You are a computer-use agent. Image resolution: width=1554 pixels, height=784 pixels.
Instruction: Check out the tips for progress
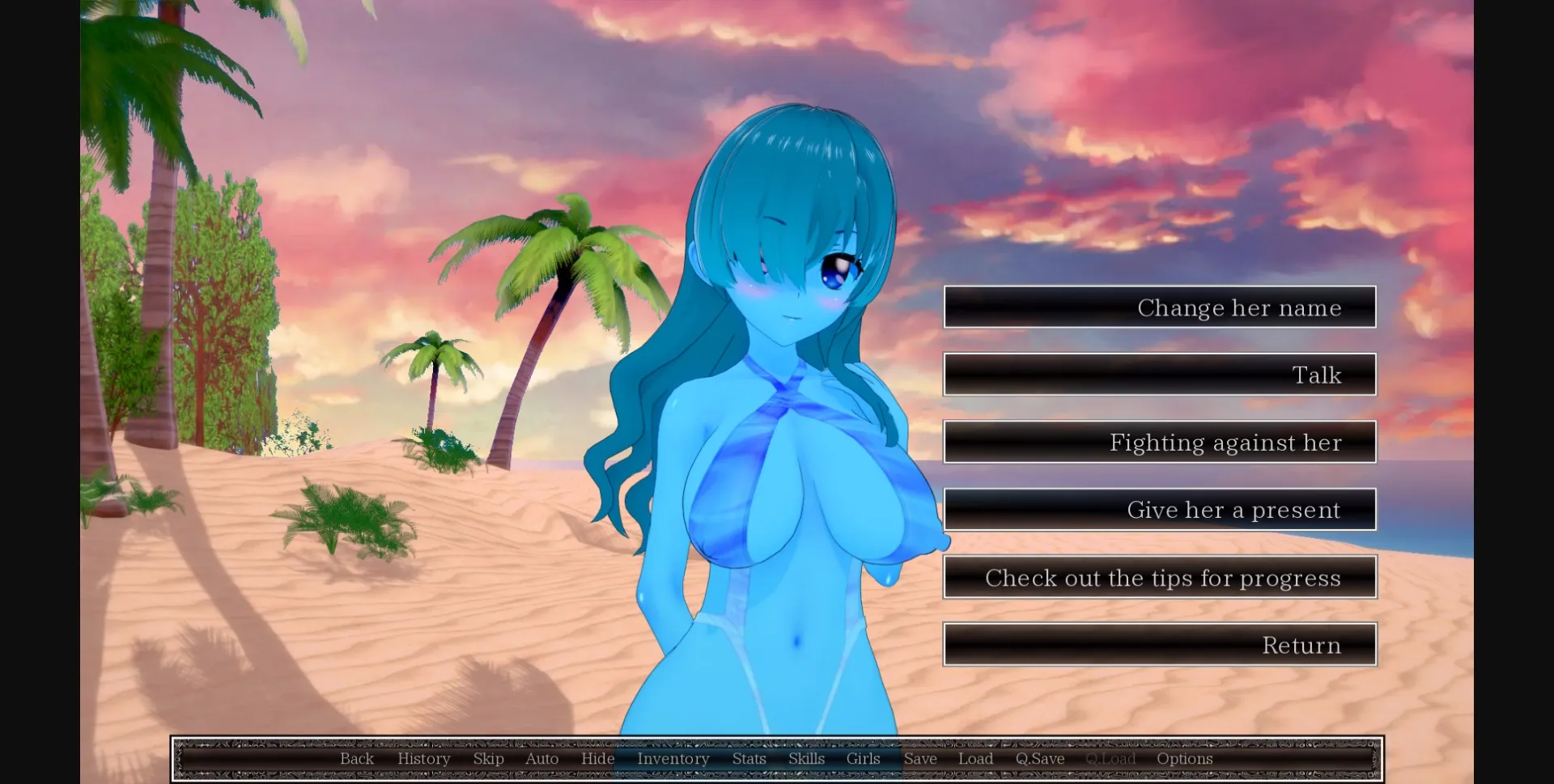(1160, 577)
